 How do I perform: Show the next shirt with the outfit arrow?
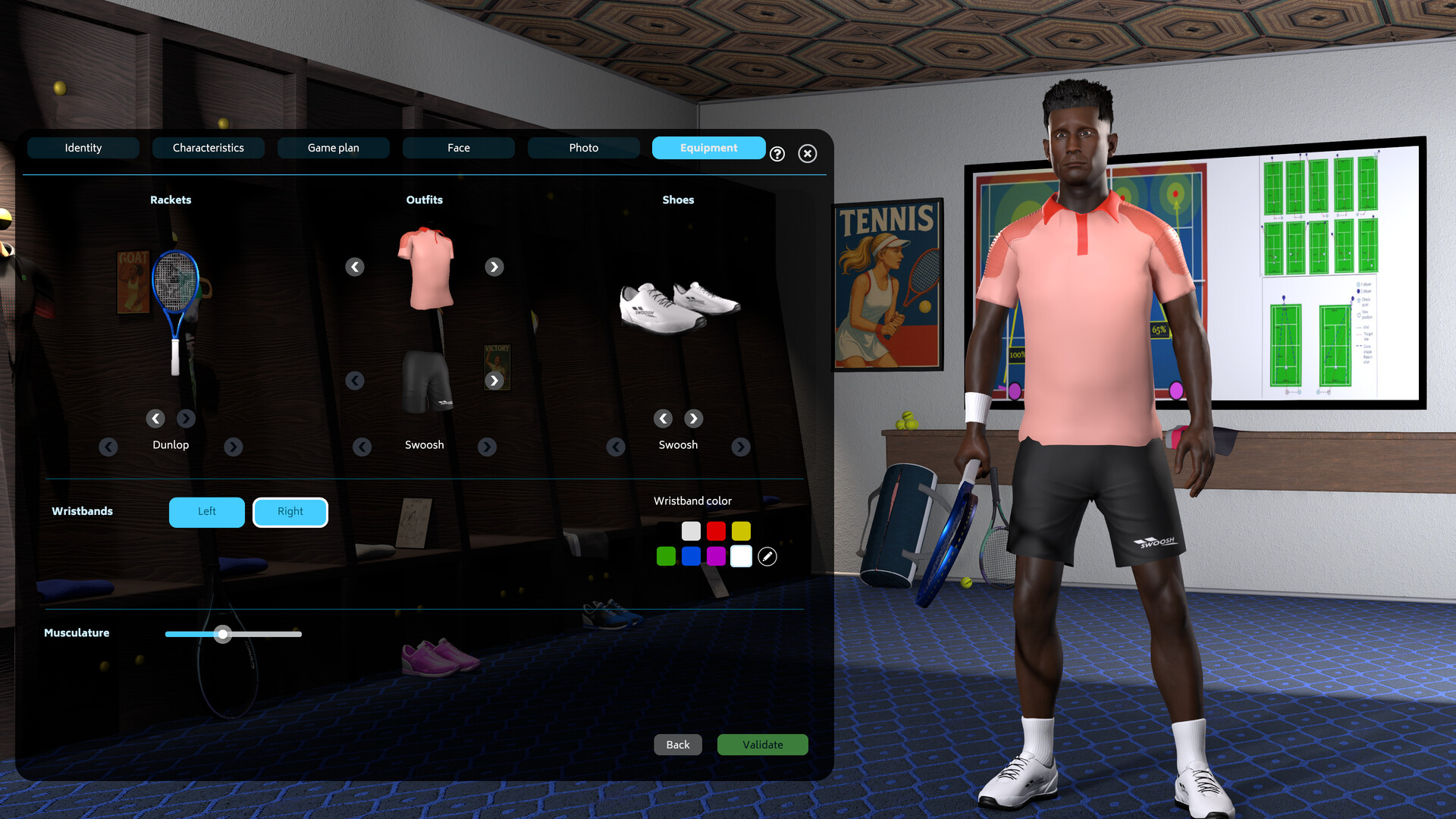(494, 267)
